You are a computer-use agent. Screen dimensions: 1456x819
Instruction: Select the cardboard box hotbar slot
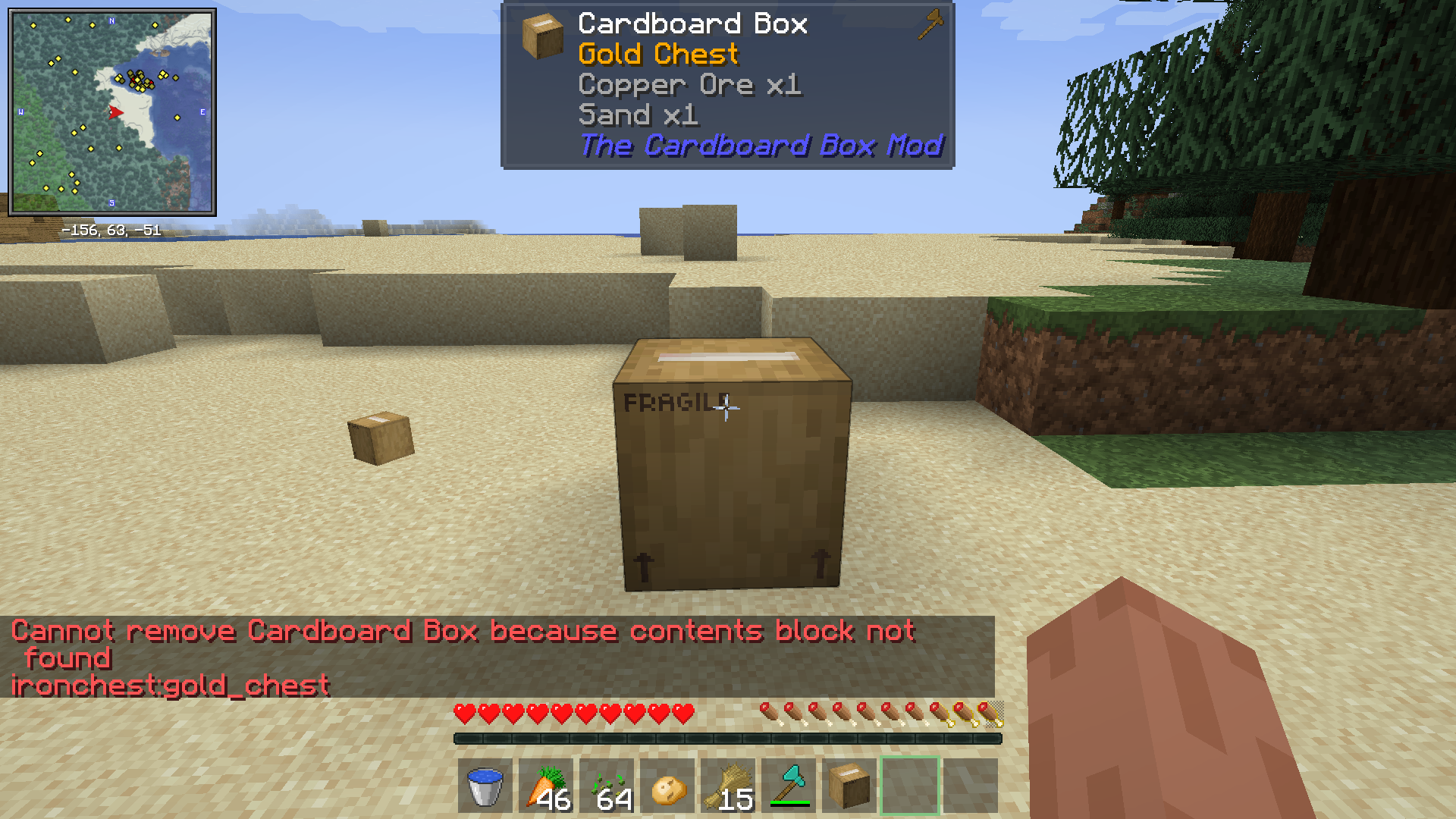pyautogui.click(x=849, y=786)
